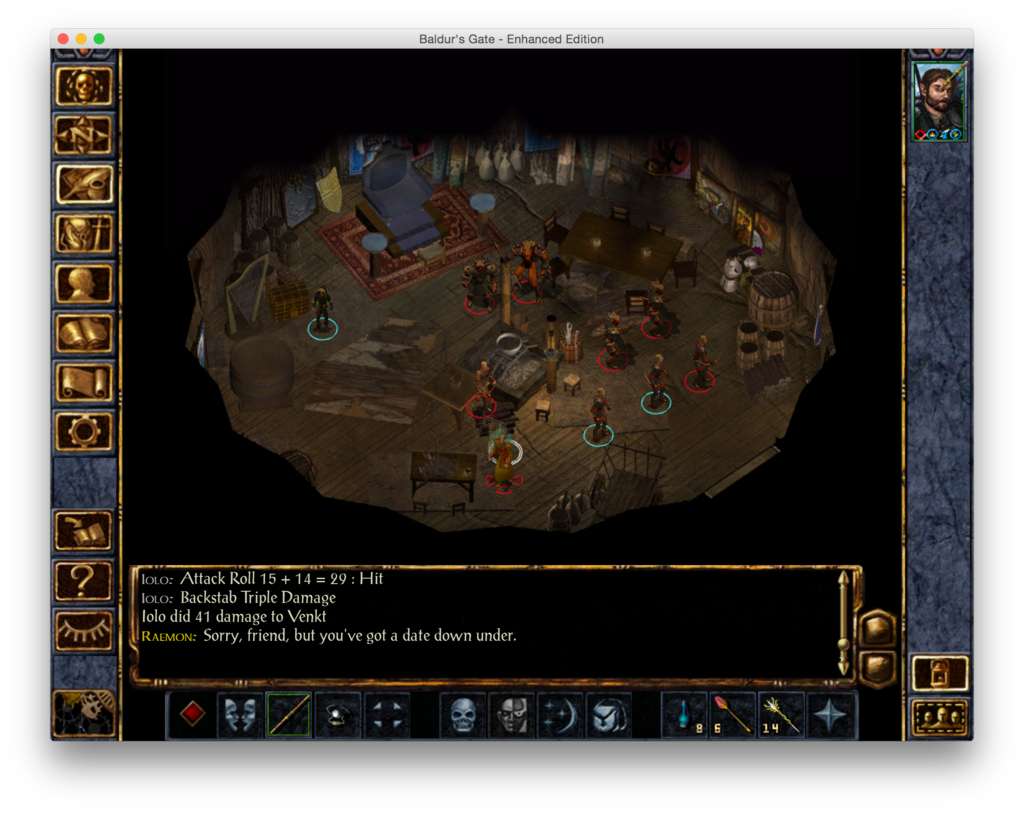Image resolution: width=1024 pixels, height=813 pixels.
Task: Click the quick save book button
Action: (85, 531)
